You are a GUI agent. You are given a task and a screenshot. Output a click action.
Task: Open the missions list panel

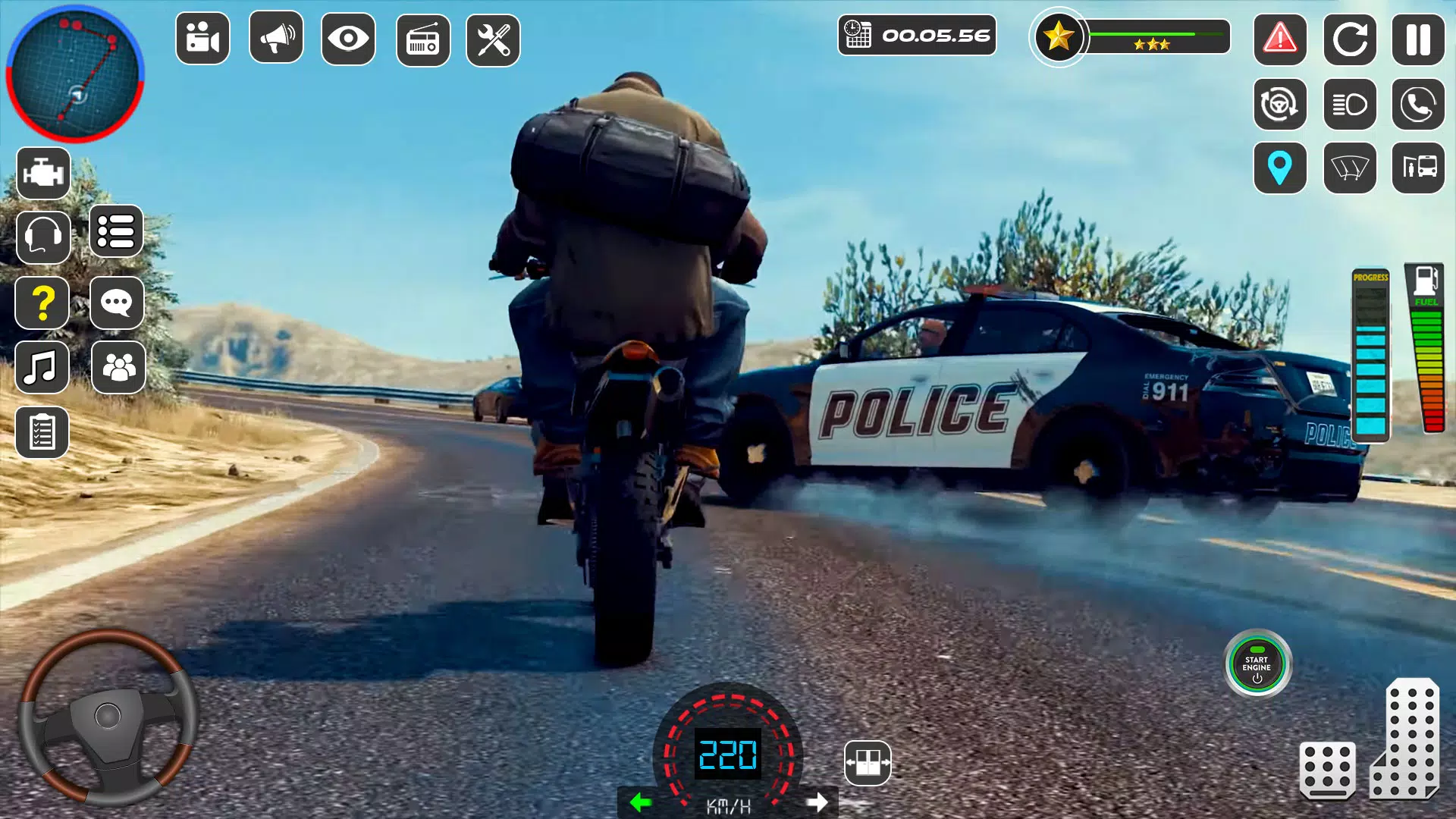[x=118, y=234]
